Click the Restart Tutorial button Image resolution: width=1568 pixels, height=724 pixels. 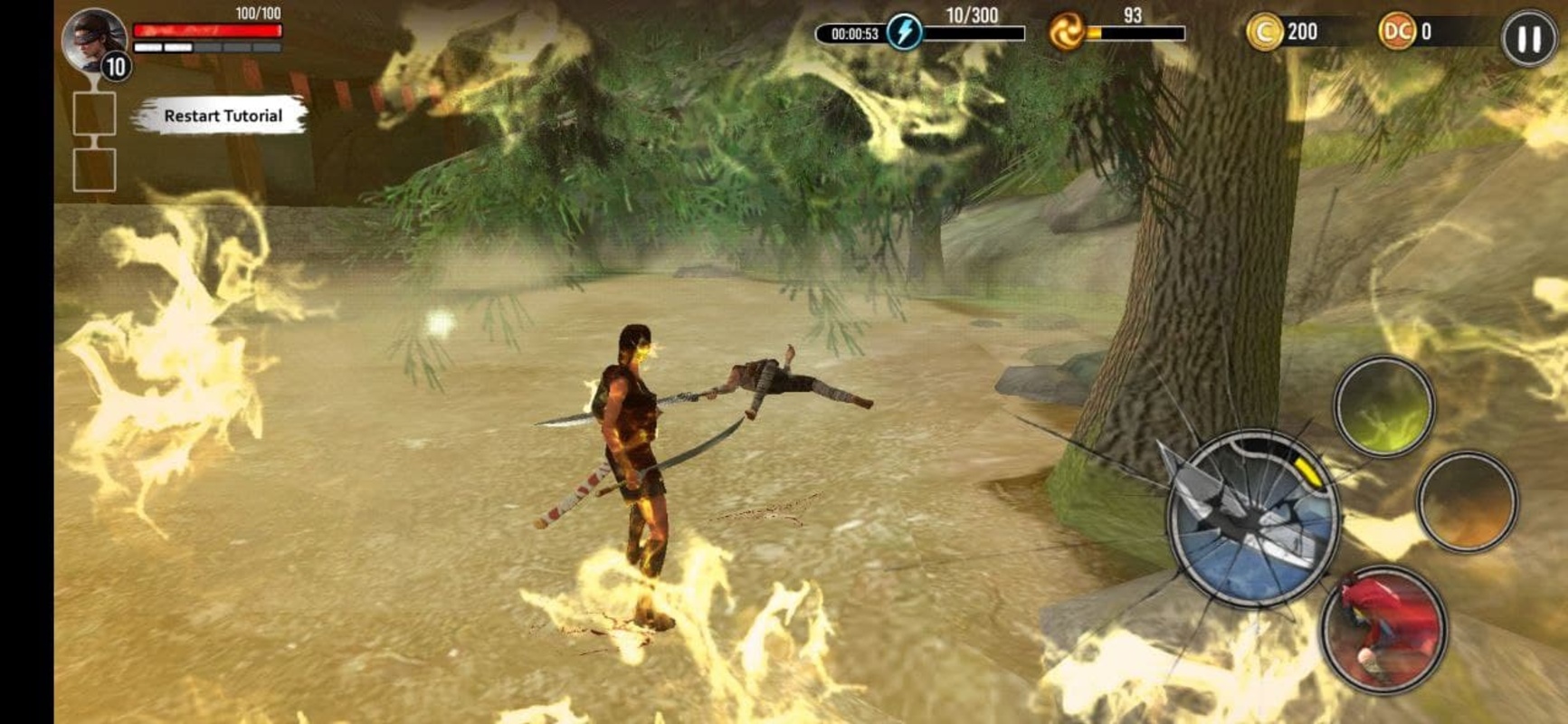tap(222, 116)
